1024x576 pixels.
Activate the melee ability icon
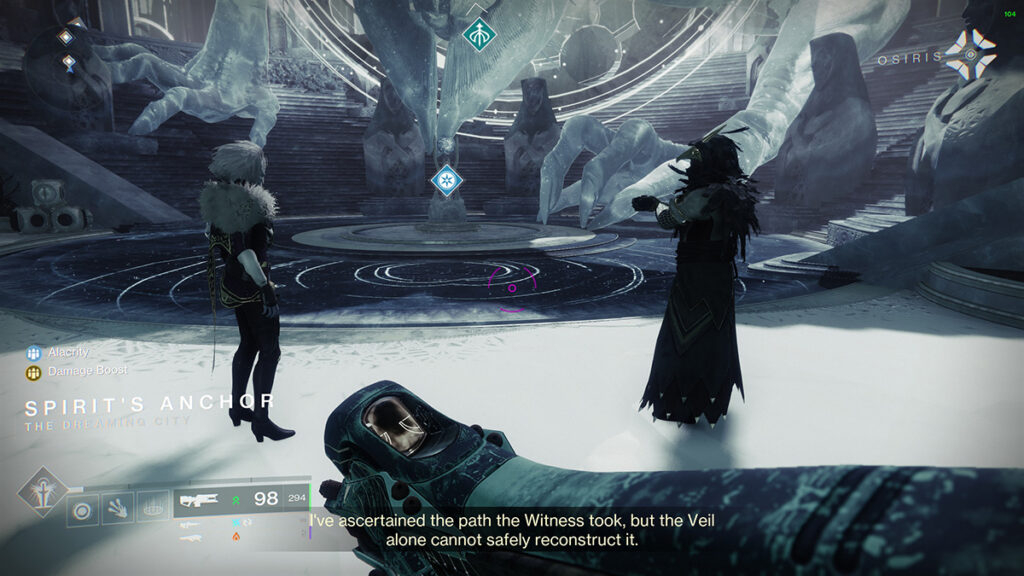116,510
